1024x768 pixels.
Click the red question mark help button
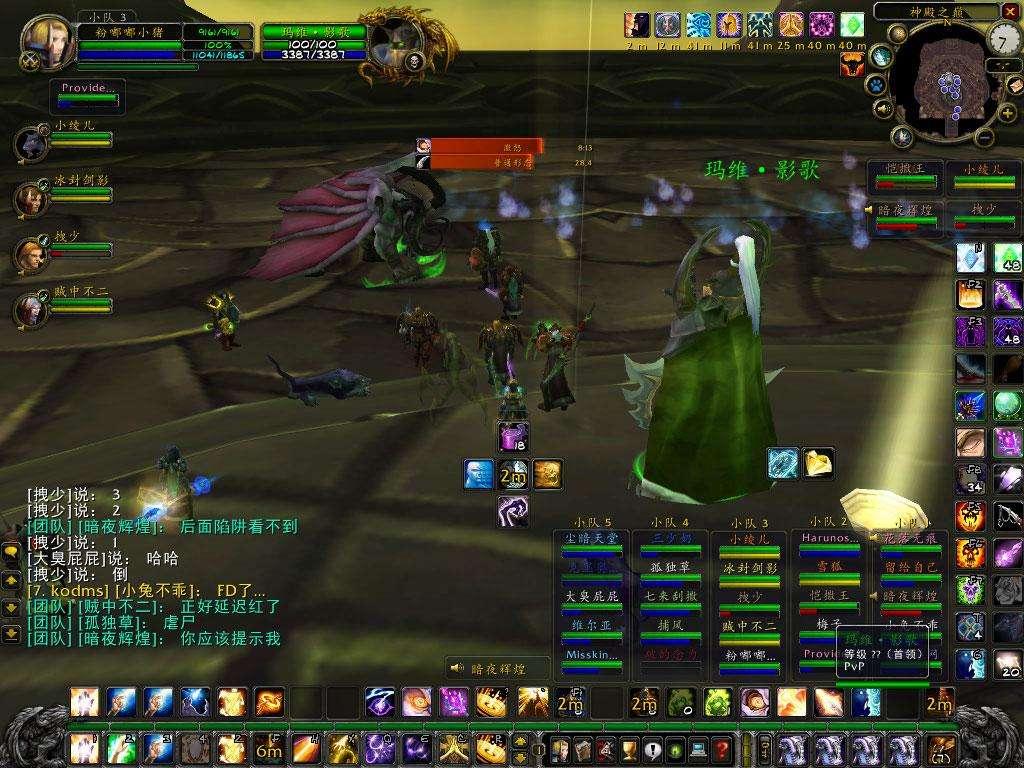(721, 749)
